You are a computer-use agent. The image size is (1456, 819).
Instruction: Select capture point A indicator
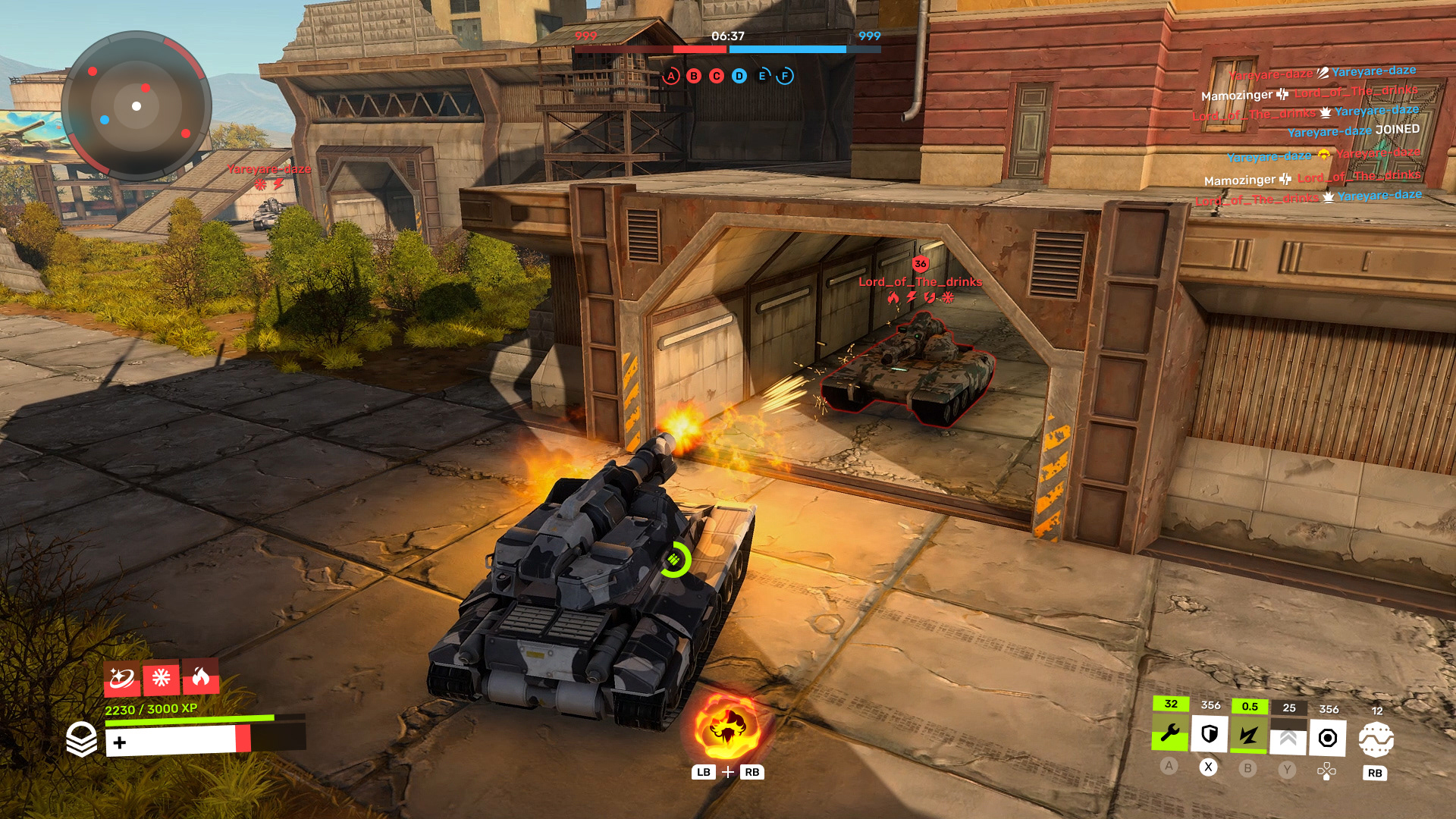pos(671,76)
